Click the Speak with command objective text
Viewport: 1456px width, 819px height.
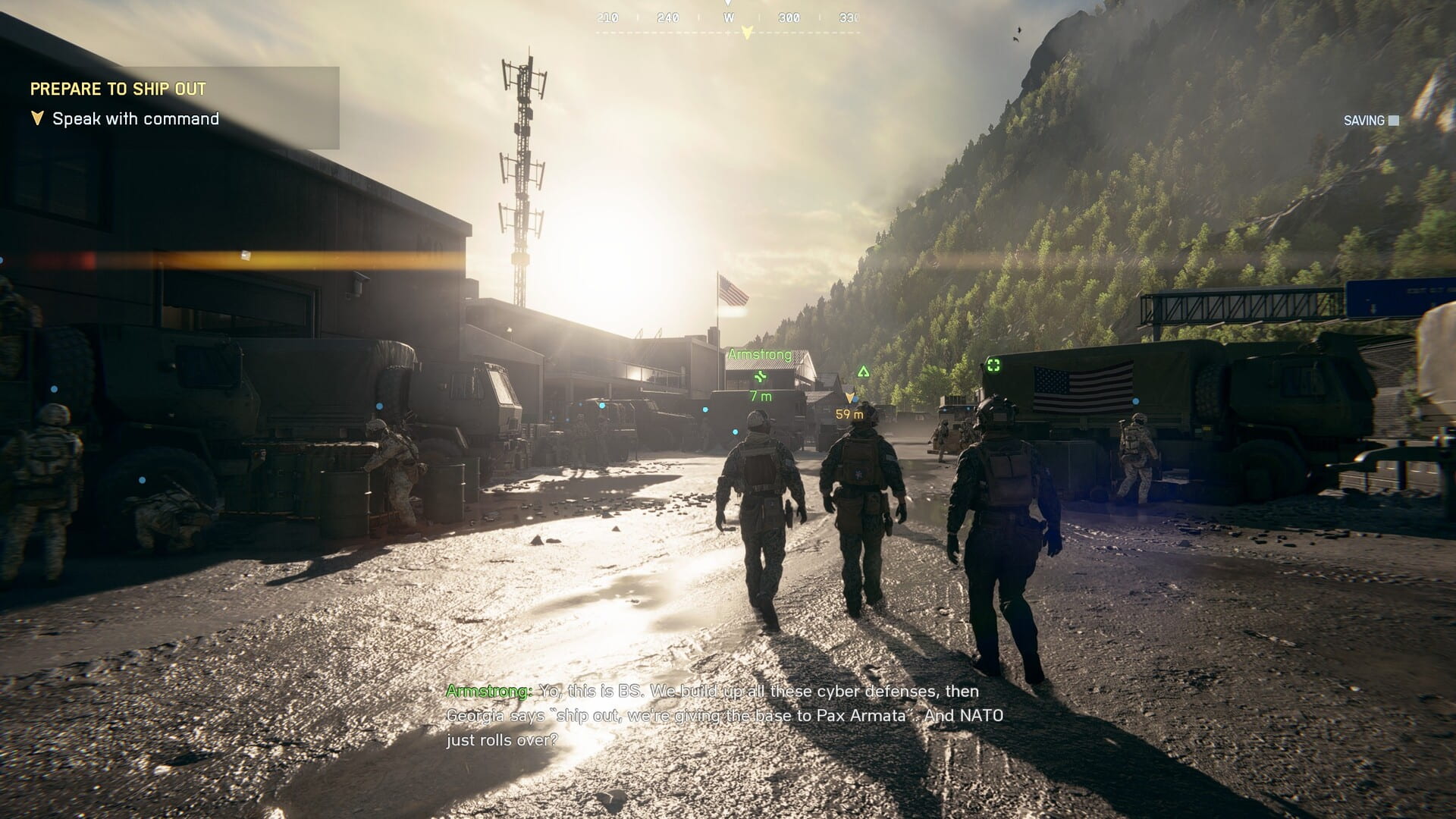click(x=134, y=118)
